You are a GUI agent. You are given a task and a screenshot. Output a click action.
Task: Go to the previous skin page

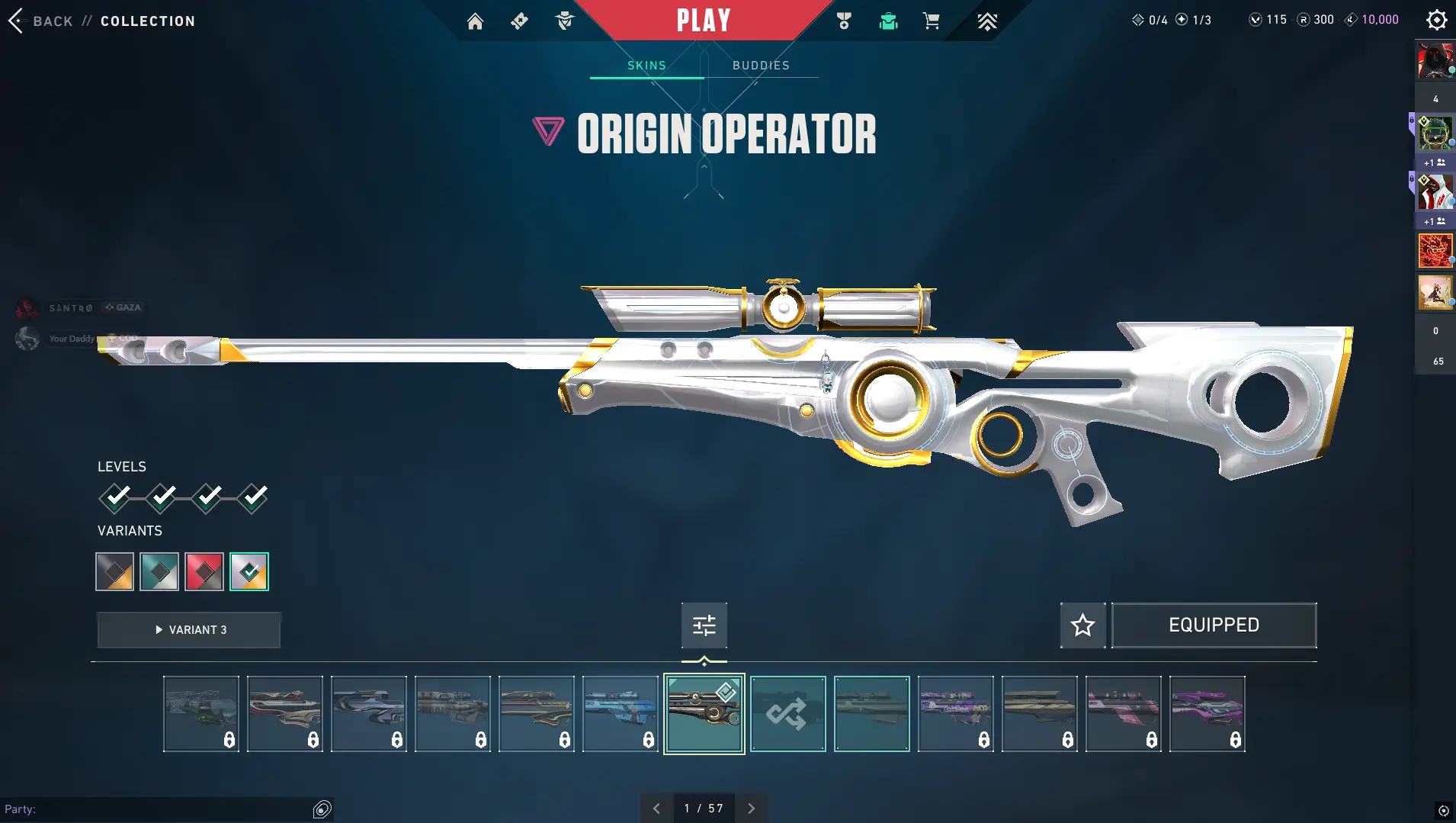(x=656, y=809)
